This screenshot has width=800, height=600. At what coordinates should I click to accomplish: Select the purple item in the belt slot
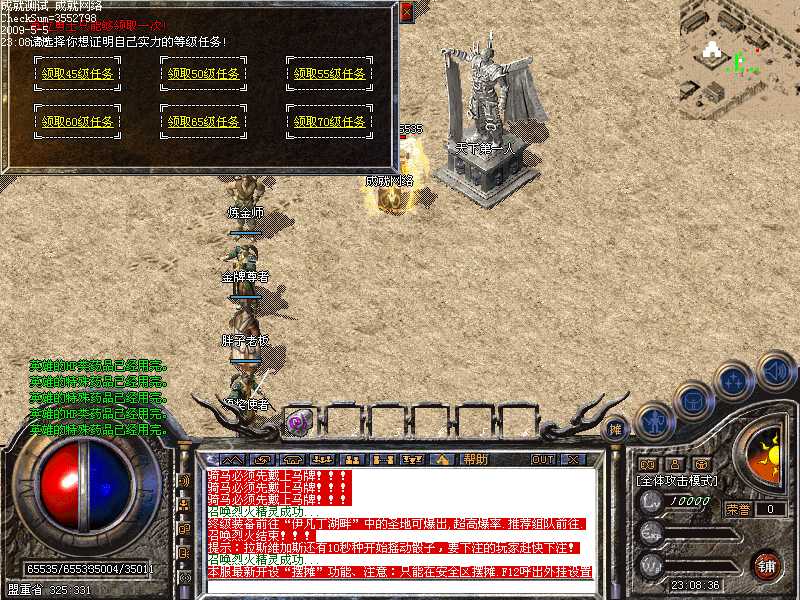297,422
